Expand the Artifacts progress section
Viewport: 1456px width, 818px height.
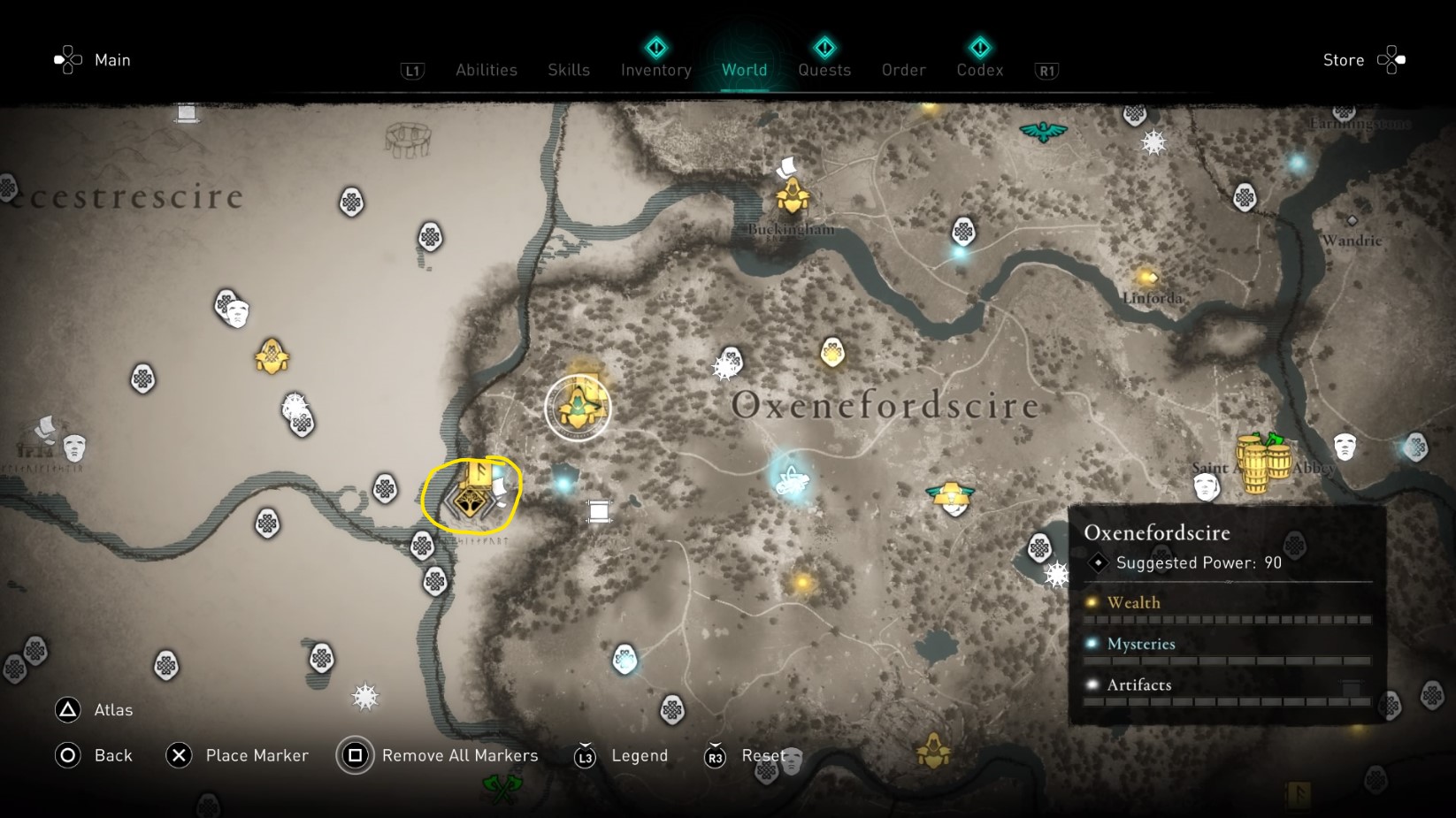(x=1139, y=684)
